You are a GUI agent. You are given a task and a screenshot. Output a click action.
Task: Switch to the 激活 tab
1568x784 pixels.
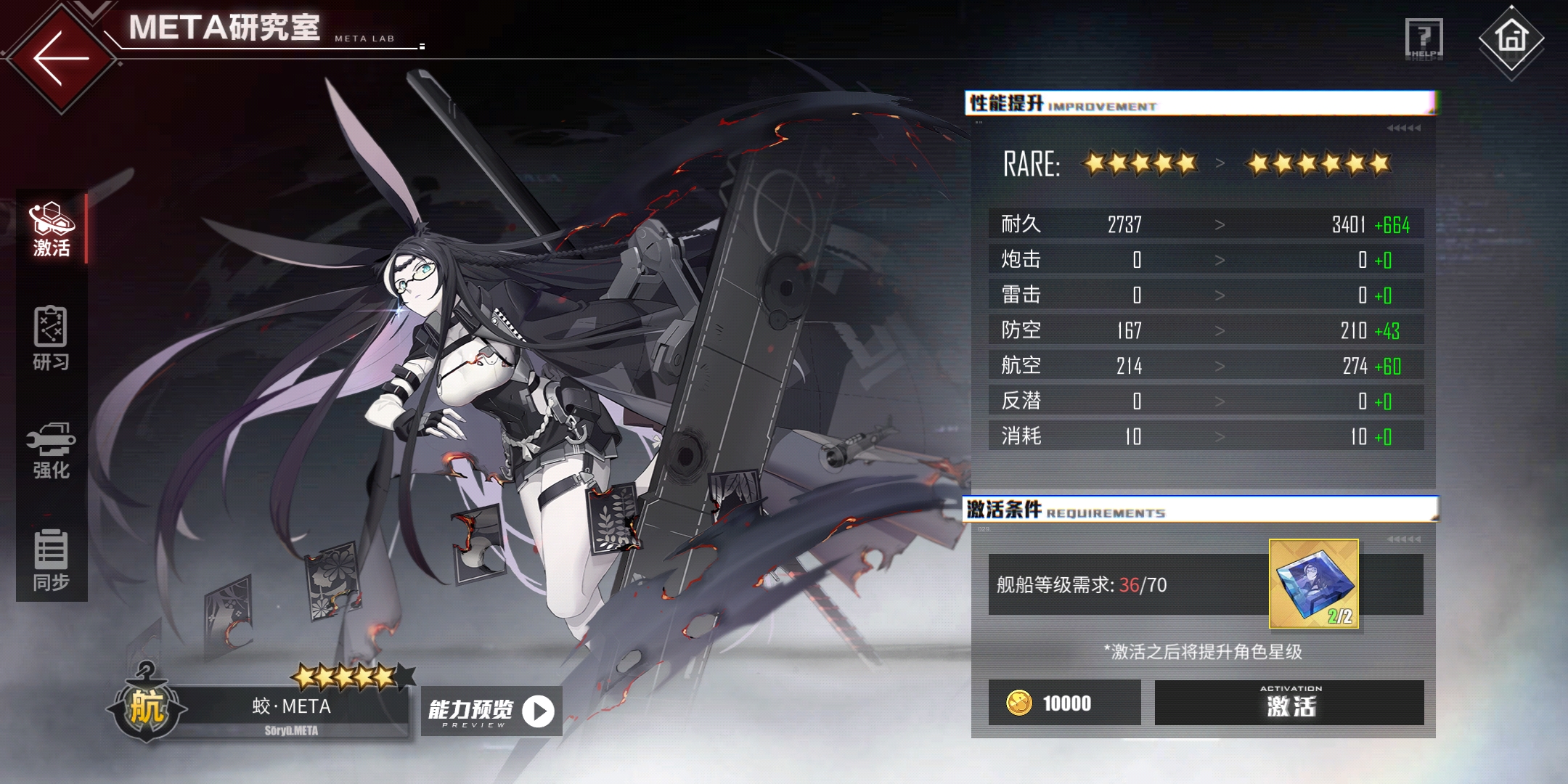pos(51,229)
